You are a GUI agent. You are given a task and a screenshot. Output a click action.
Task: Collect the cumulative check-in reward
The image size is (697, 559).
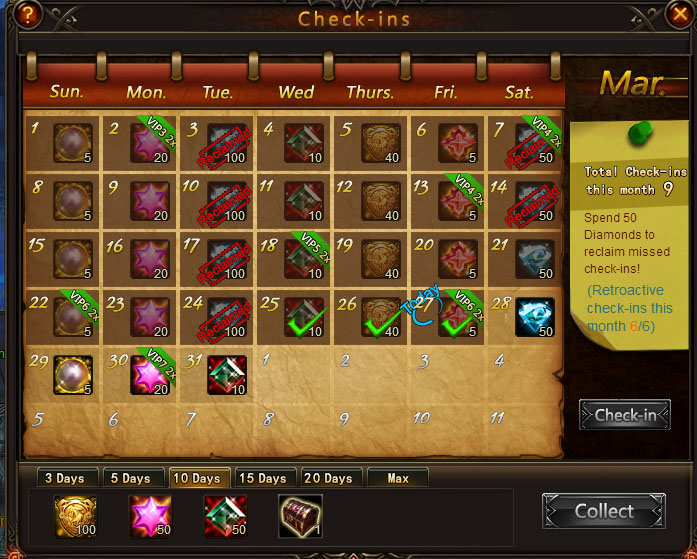tap(603, 511)
